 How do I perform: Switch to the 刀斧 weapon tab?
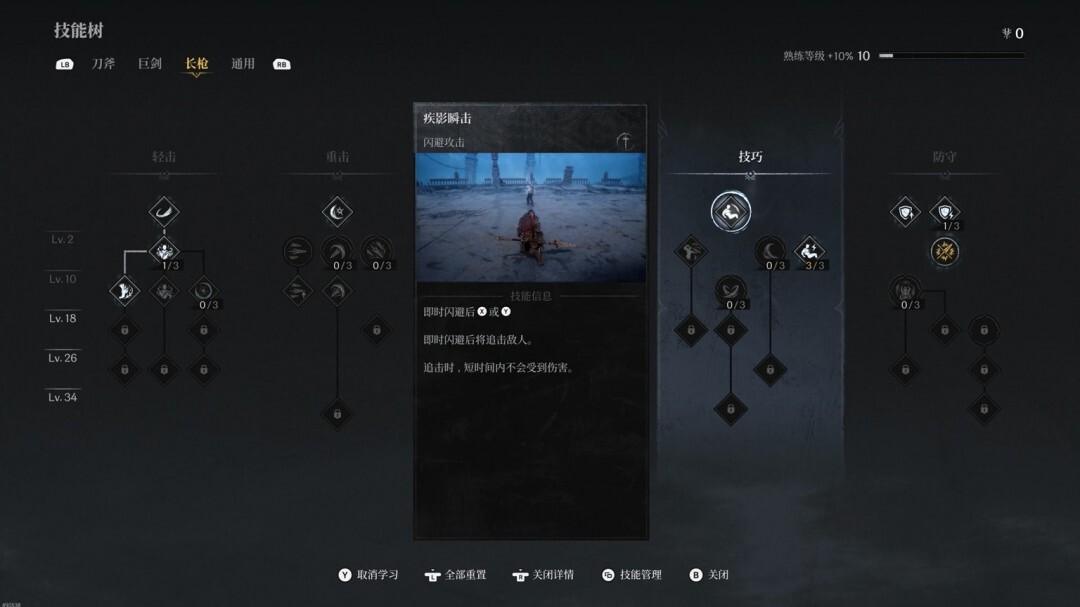click(x=104, y=64)
